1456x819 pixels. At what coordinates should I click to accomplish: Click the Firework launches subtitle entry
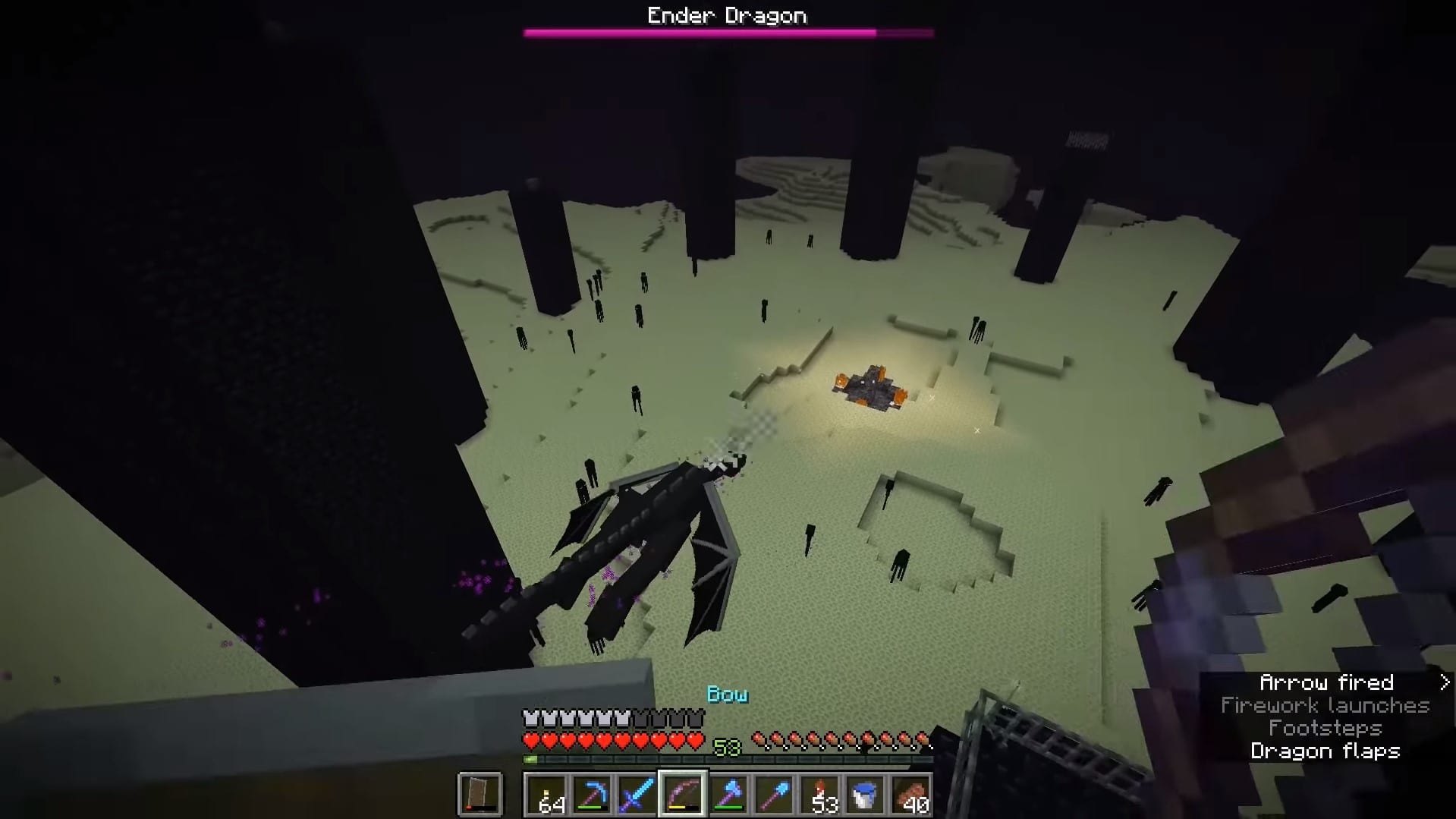click(1325, 705)
